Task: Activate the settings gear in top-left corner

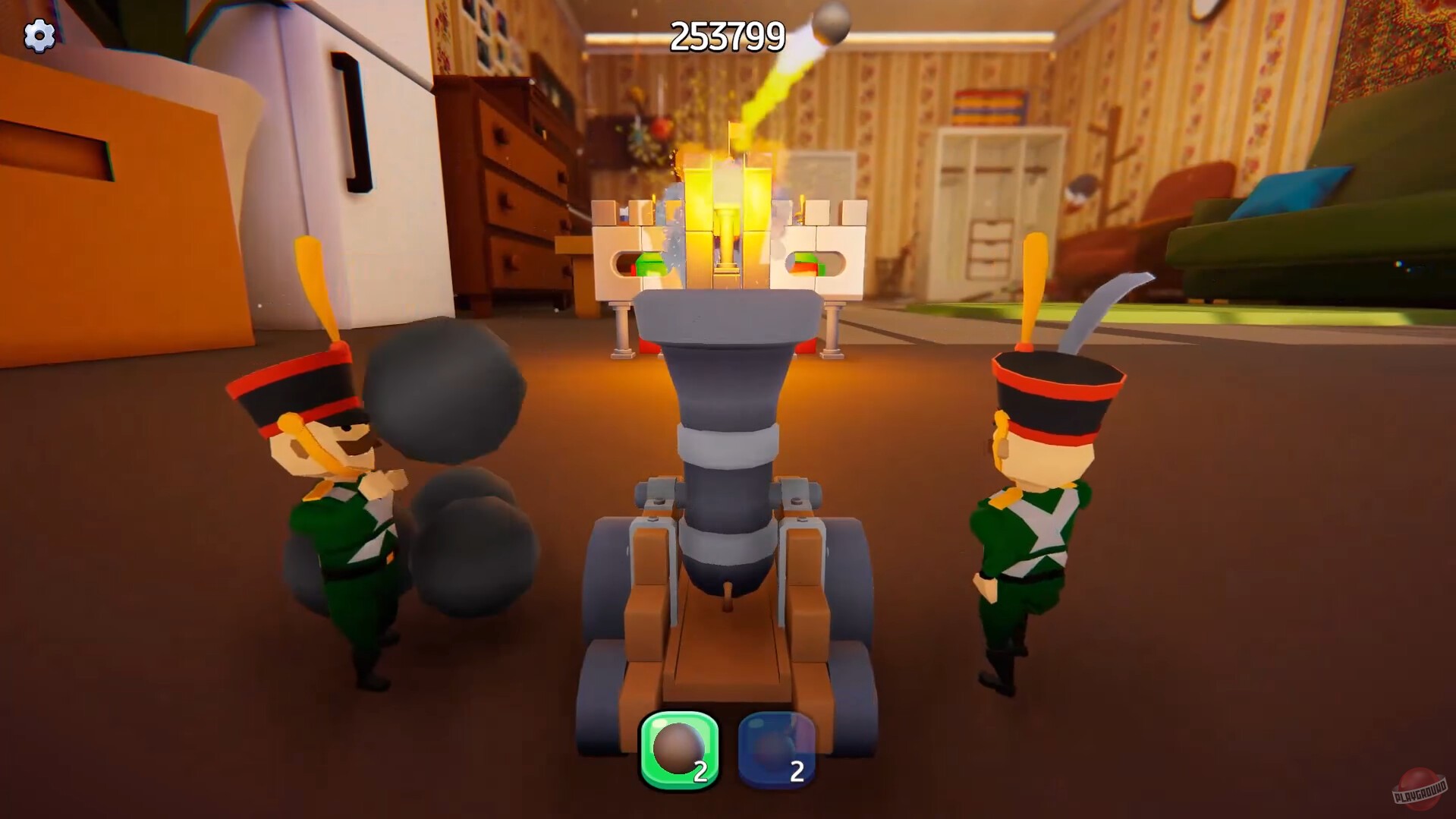Action: [39, 35]
